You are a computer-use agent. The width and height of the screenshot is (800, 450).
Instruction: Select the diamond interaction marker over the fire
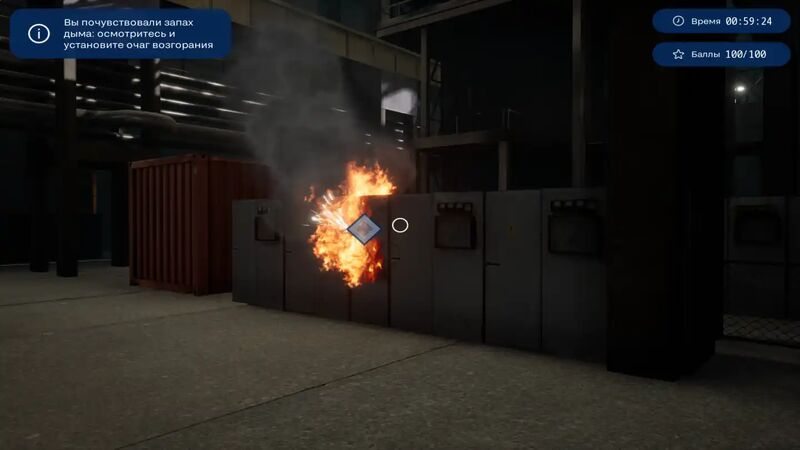pos(363,229)
